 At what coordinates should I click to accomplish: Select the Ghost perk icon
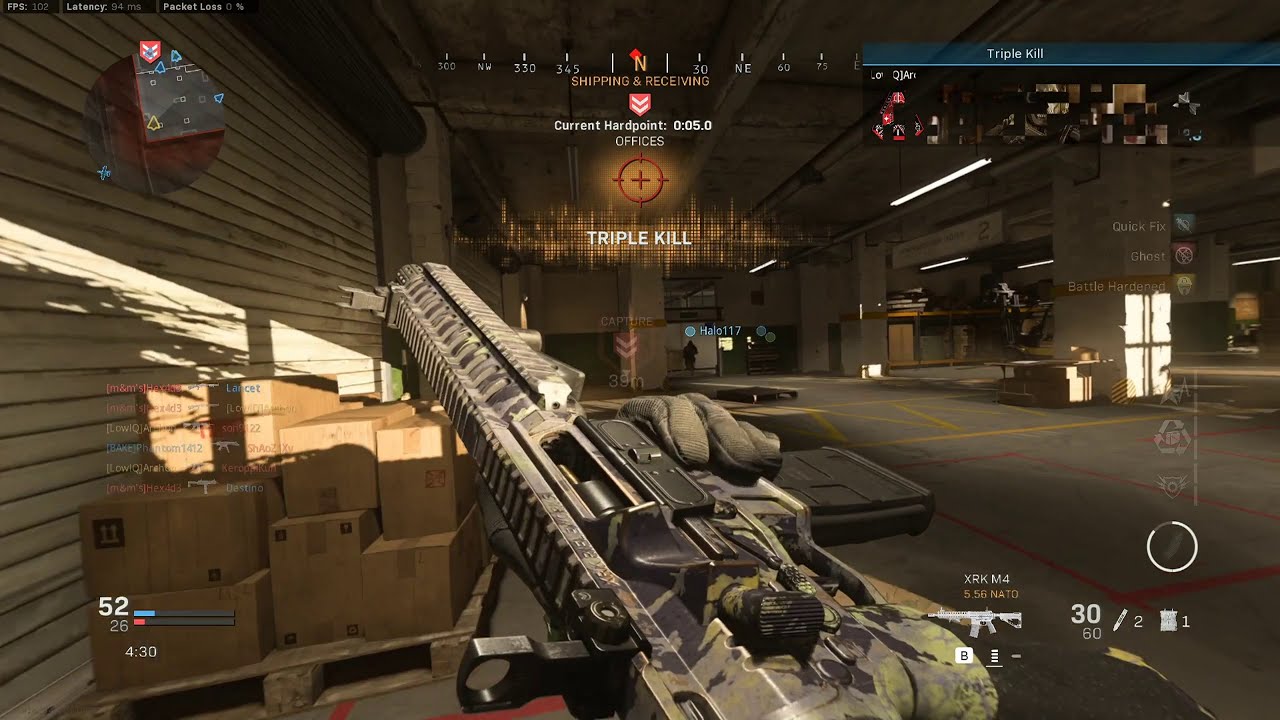coord(1184,255)
